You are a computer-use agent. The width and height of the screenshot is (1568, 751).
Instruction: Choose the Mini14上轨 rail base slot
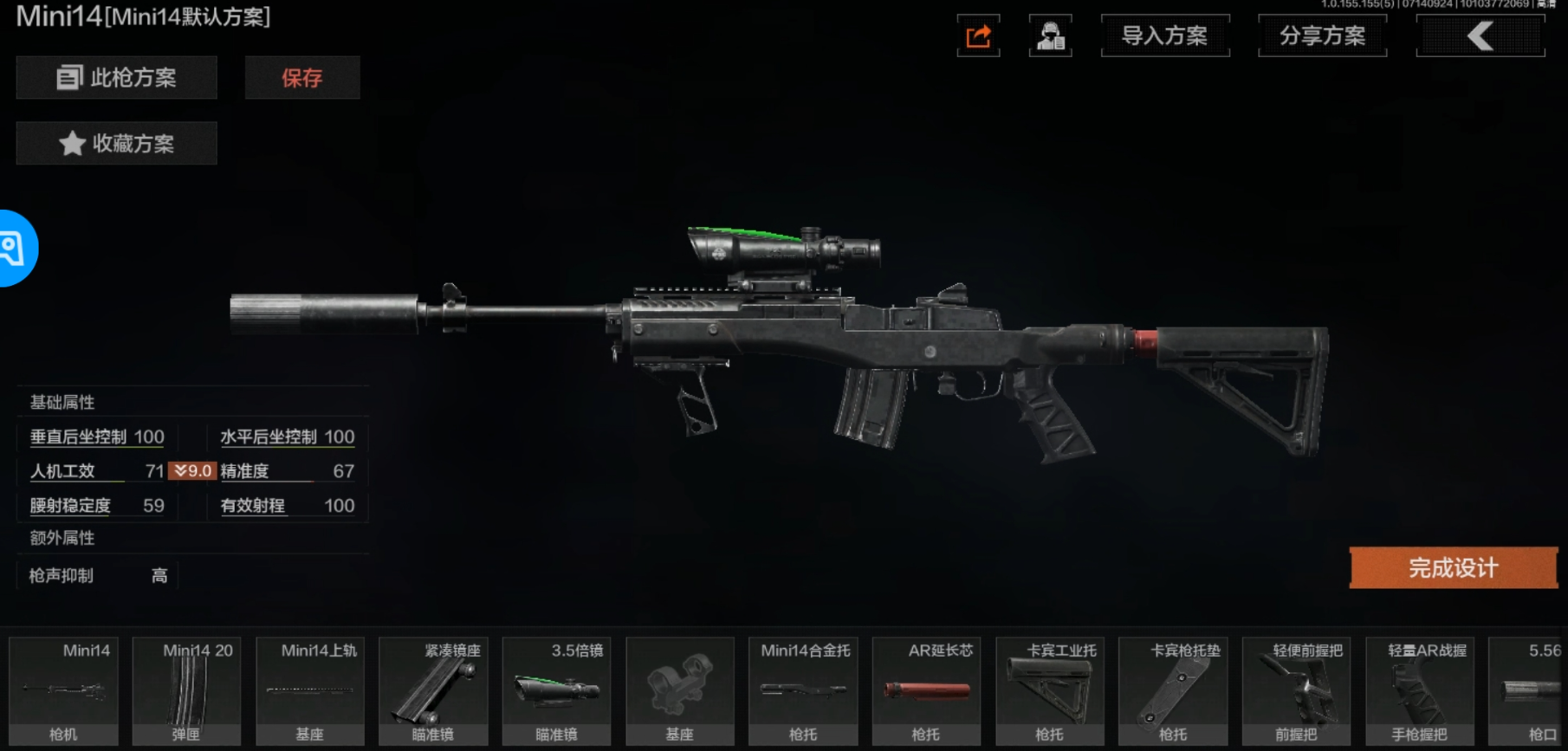pyautogui.click(x=310, y=691)
